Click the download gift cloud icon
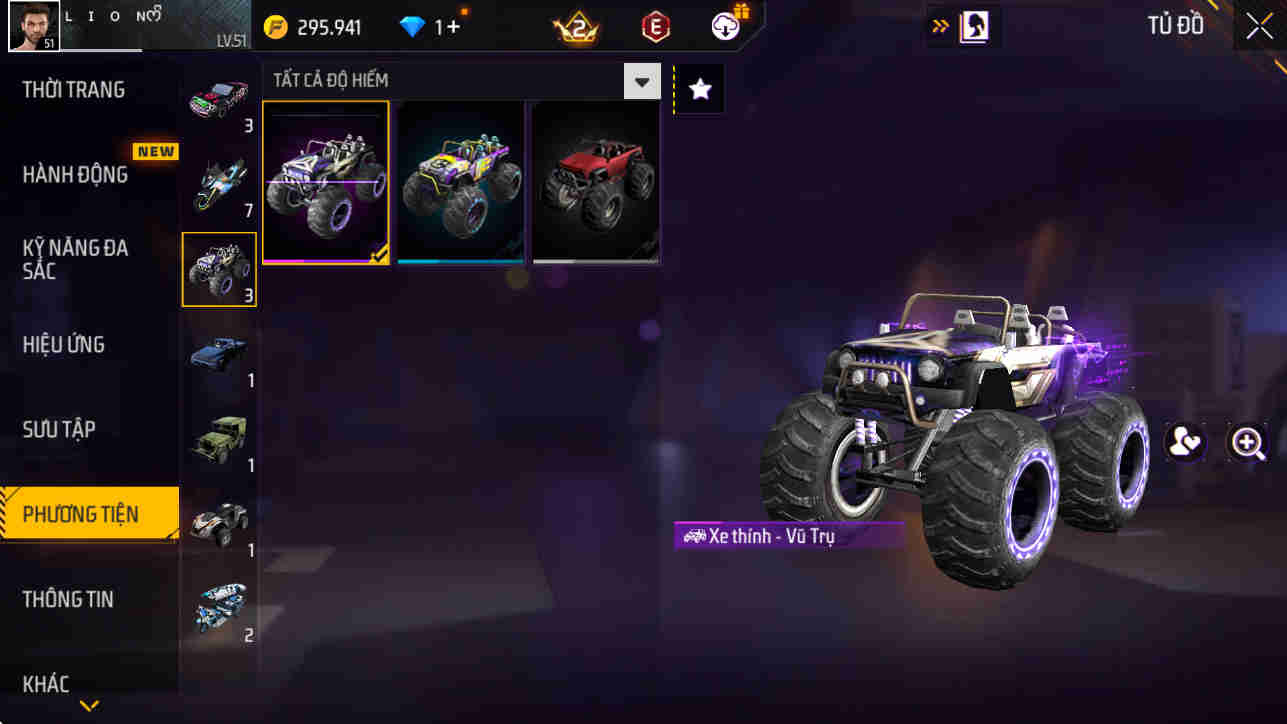 pos(724,27)
